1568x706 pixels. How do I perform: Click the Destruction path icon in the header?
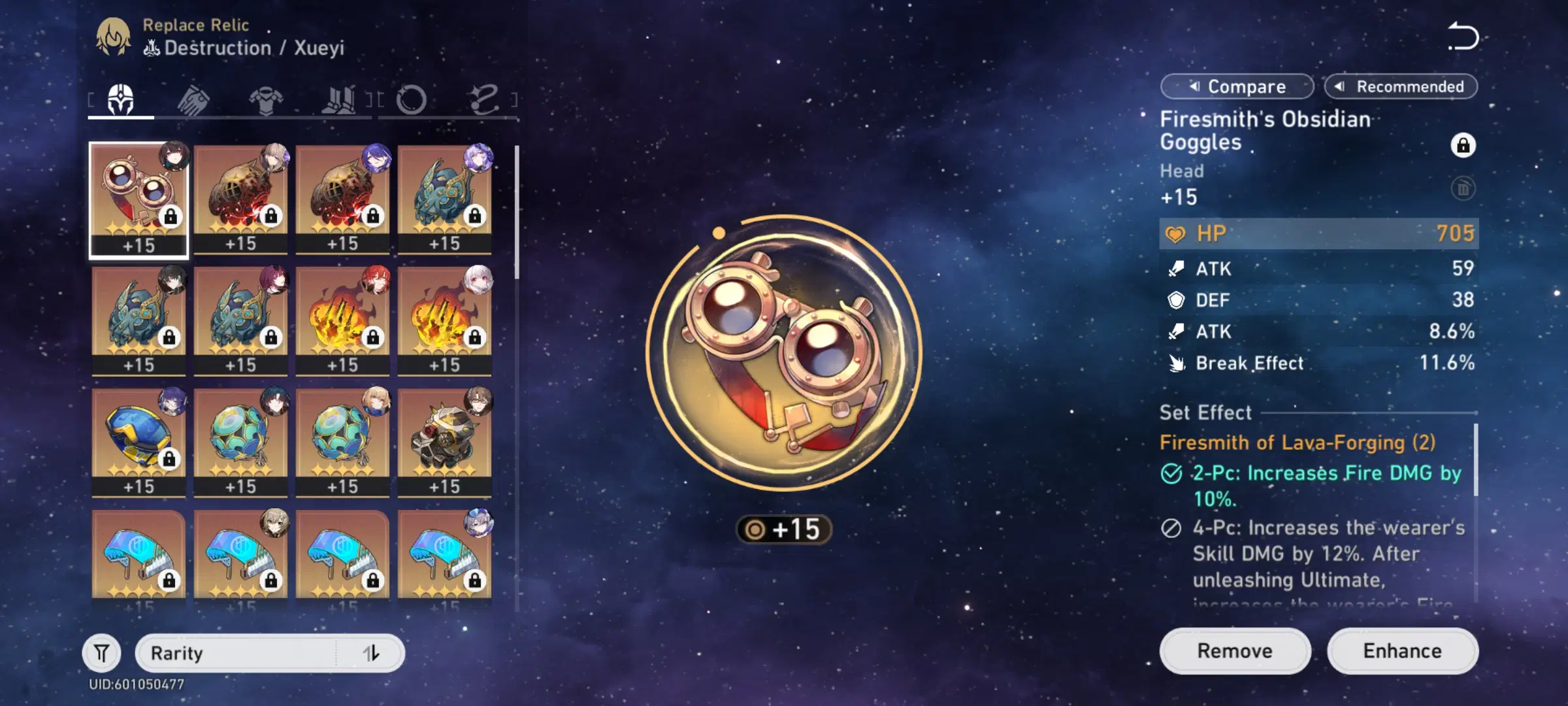click(152, 47)
